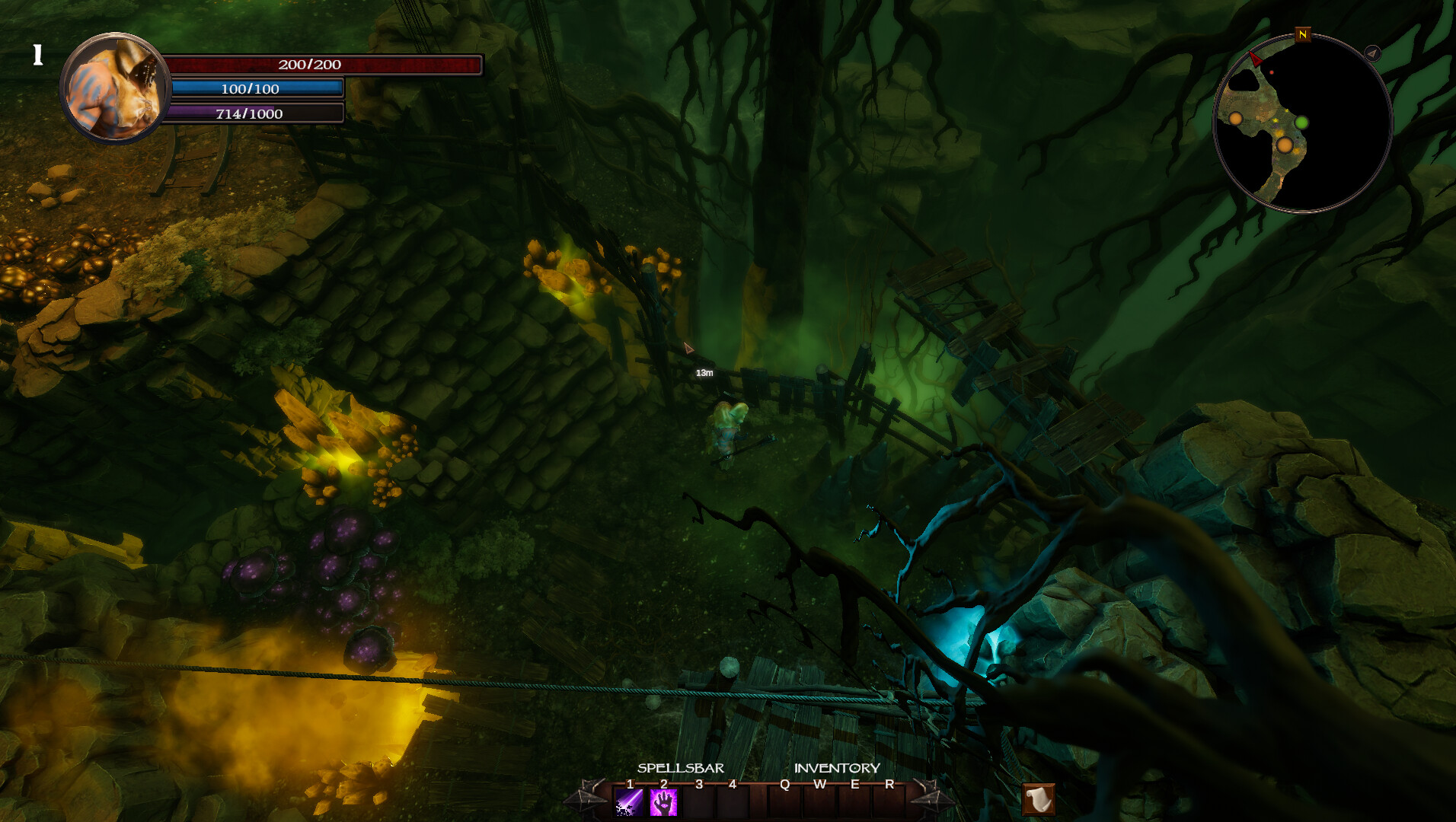Click the green player dot on the minimap
1456x822 pixels.
tap(1301, 123)
